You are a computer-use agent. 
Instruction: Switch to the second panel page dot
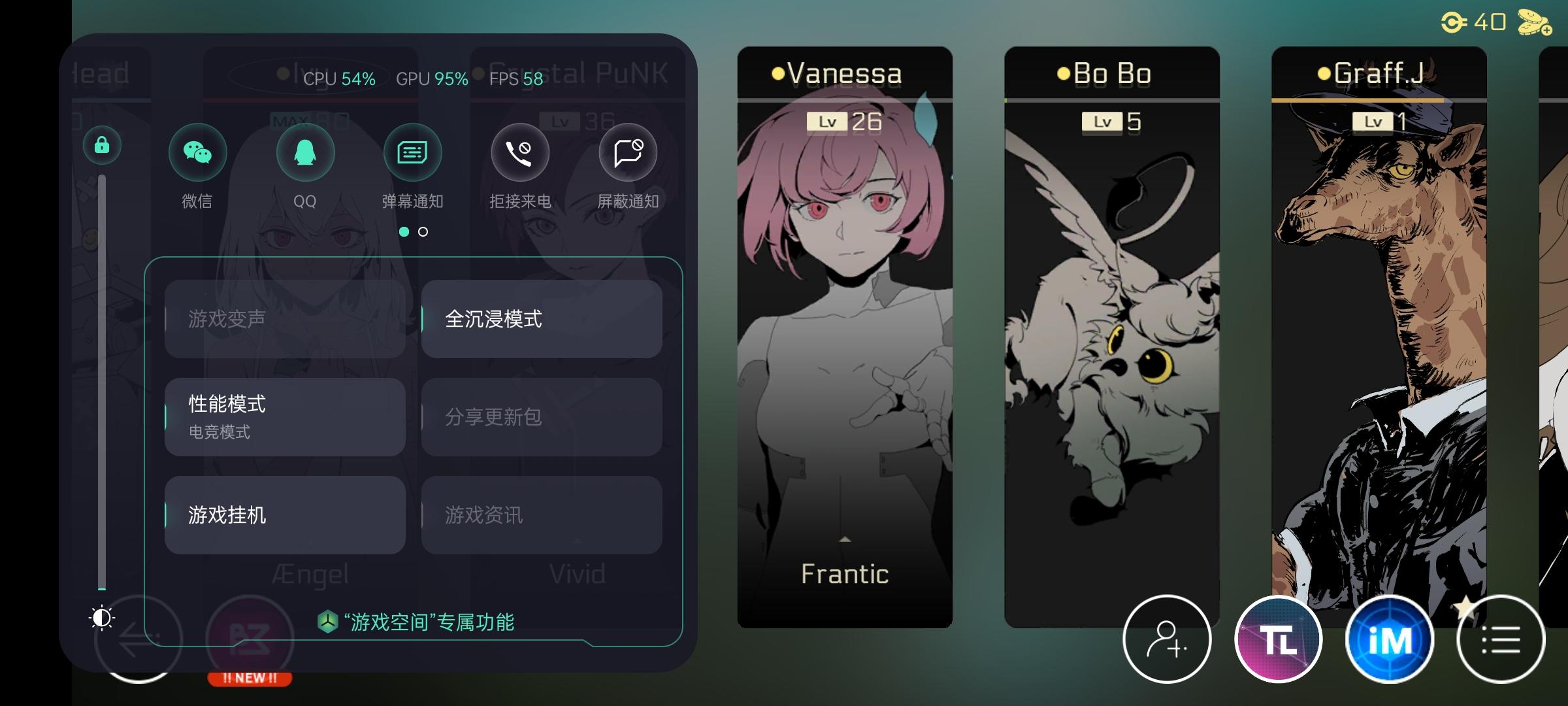(423, 231)
